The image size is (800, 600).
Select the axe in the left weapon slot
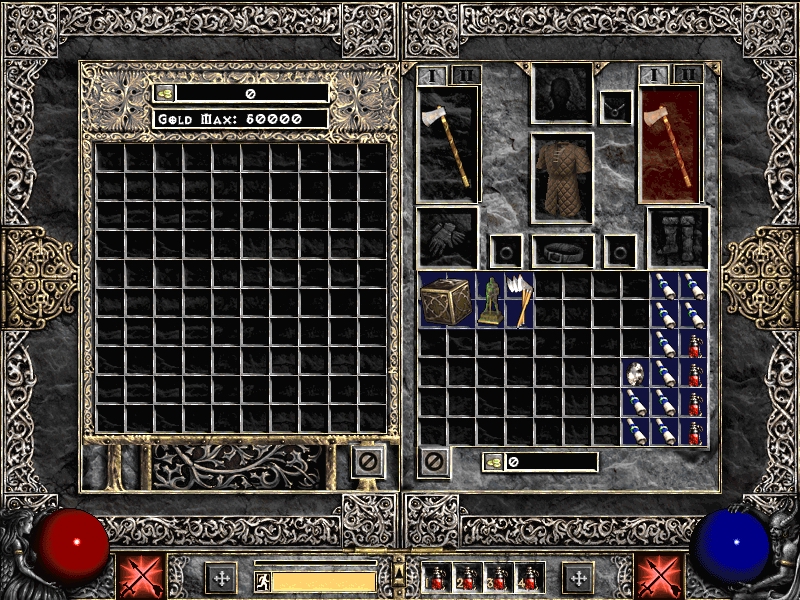[x=447, y=142]
